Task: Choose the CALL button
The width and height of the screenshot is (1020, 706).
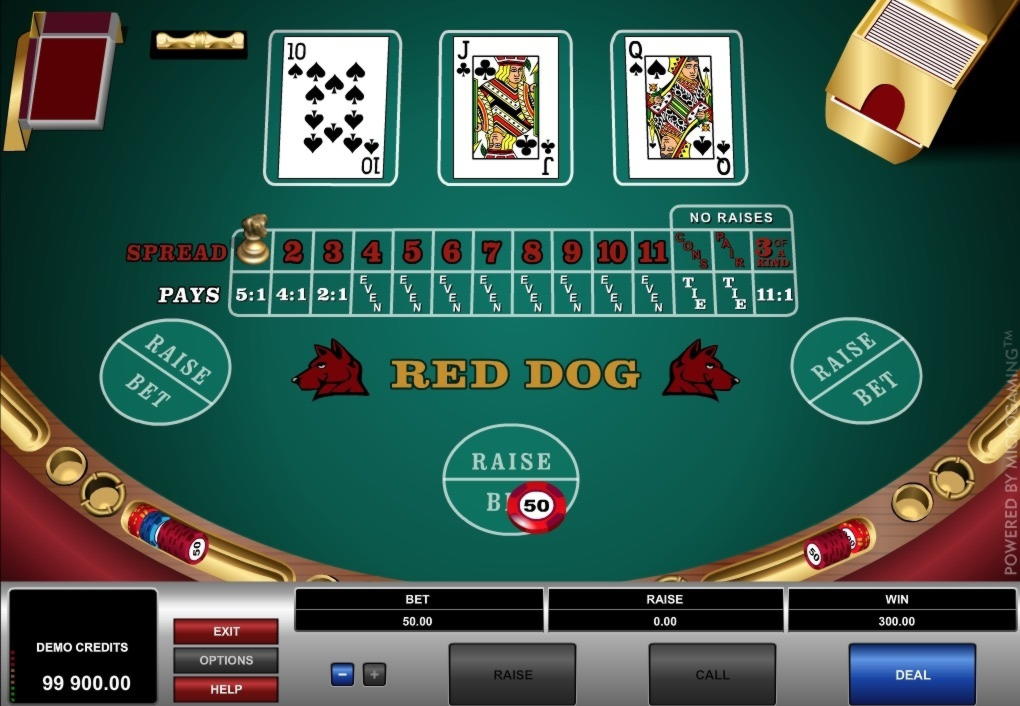Action: [712, 674]
